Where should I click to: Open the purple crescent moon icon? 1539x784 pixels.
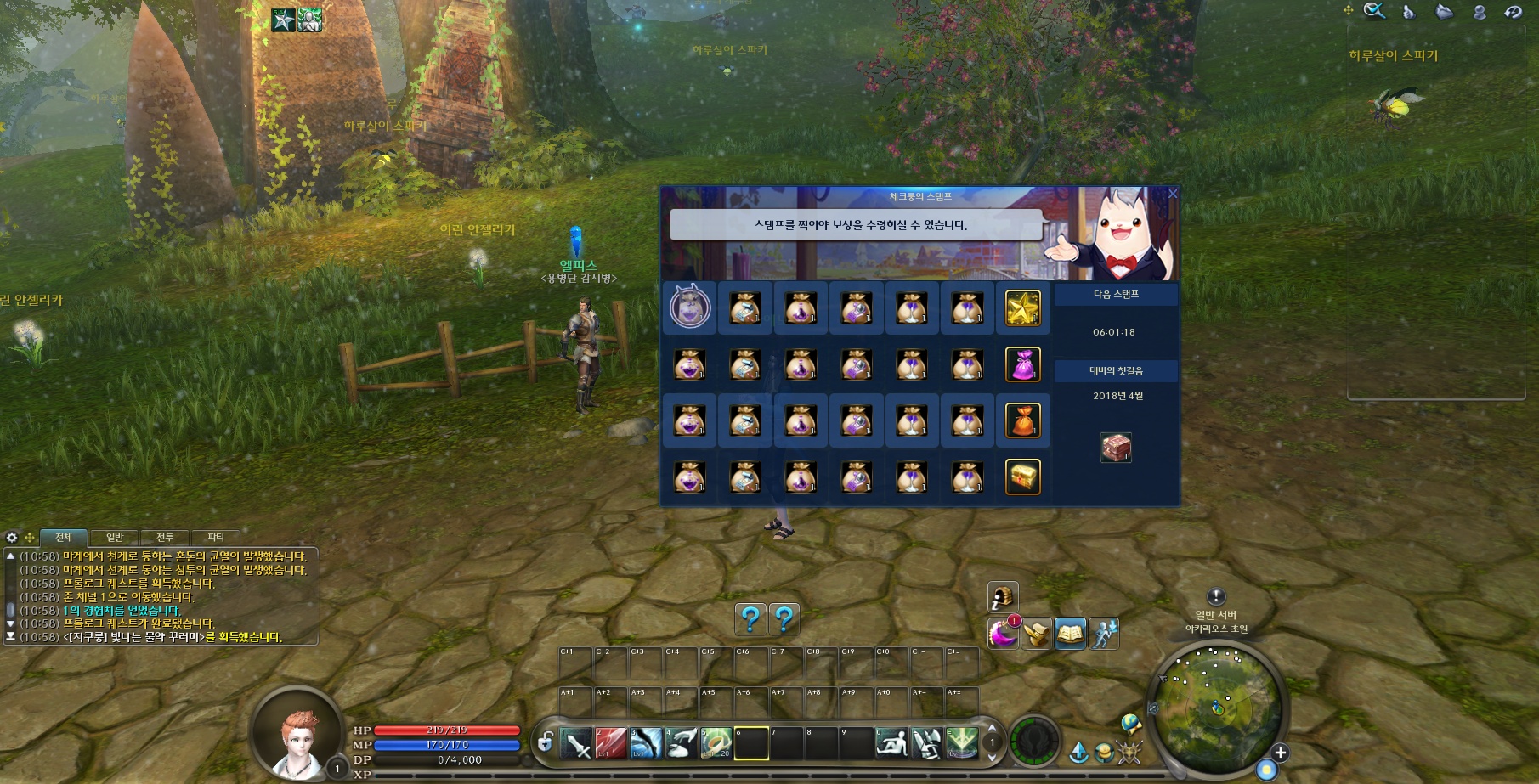(x=1003, y=634)
